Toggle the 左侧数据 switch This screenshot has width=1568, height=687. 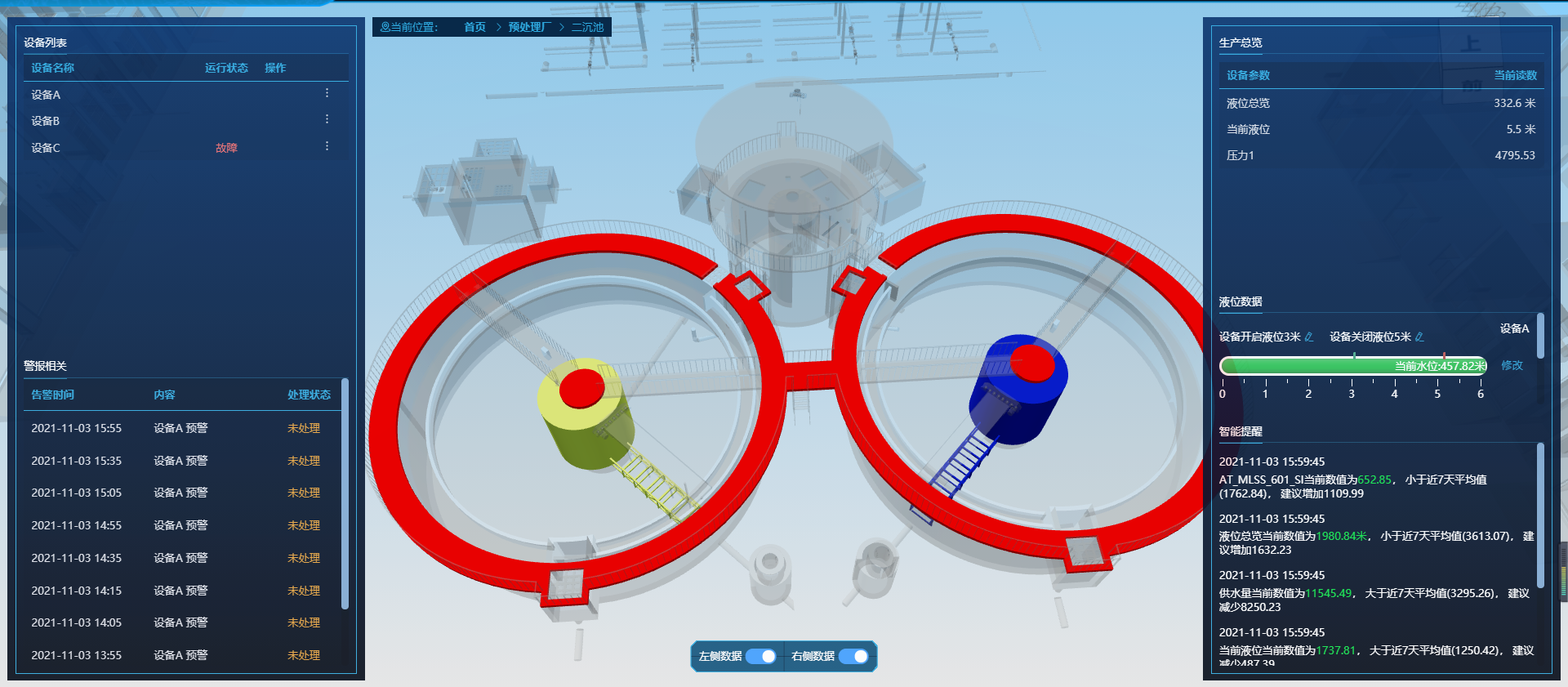(761, 656)
